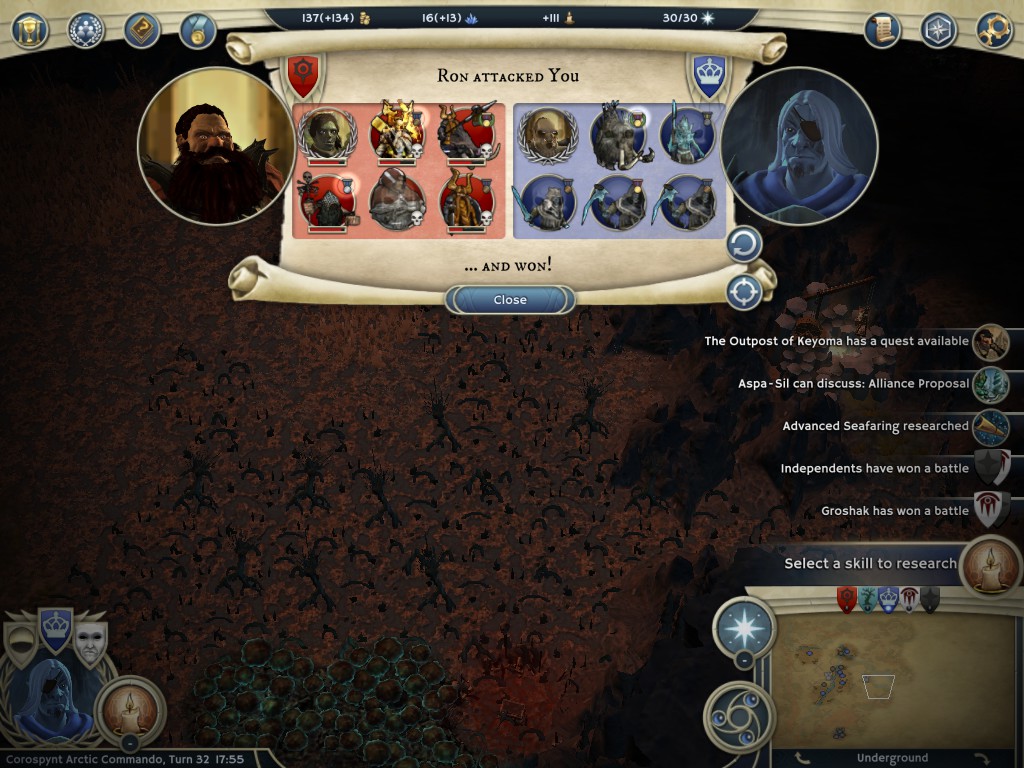This screenshot has height=768, width=1024.
Task: Open the Outpost of Keyoma quest notification
Action: coord(837,342)
